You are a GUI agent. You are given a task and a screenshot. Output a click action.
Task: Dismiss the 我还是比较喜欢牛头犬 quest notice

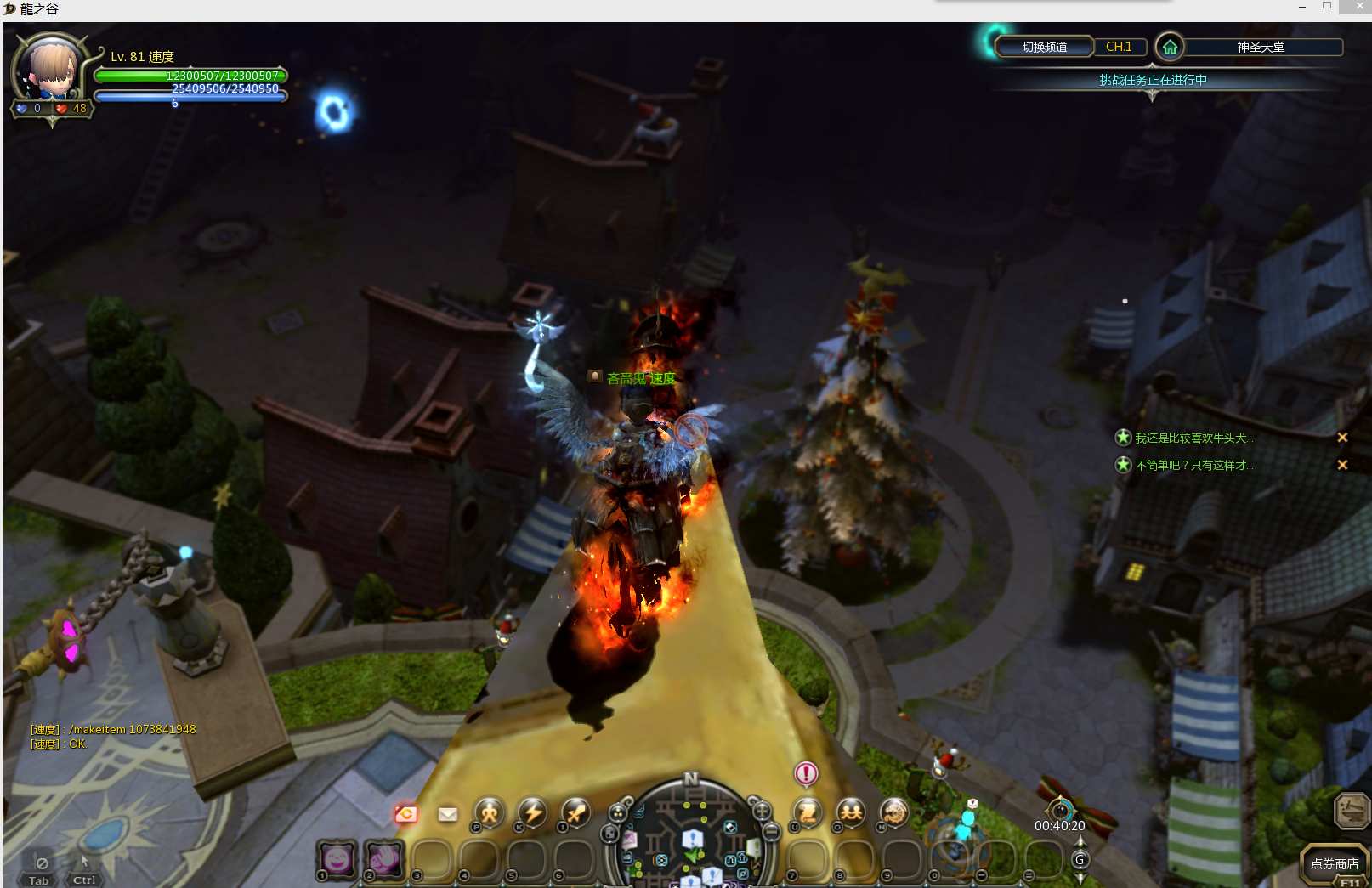click(x=1342, y=438)
